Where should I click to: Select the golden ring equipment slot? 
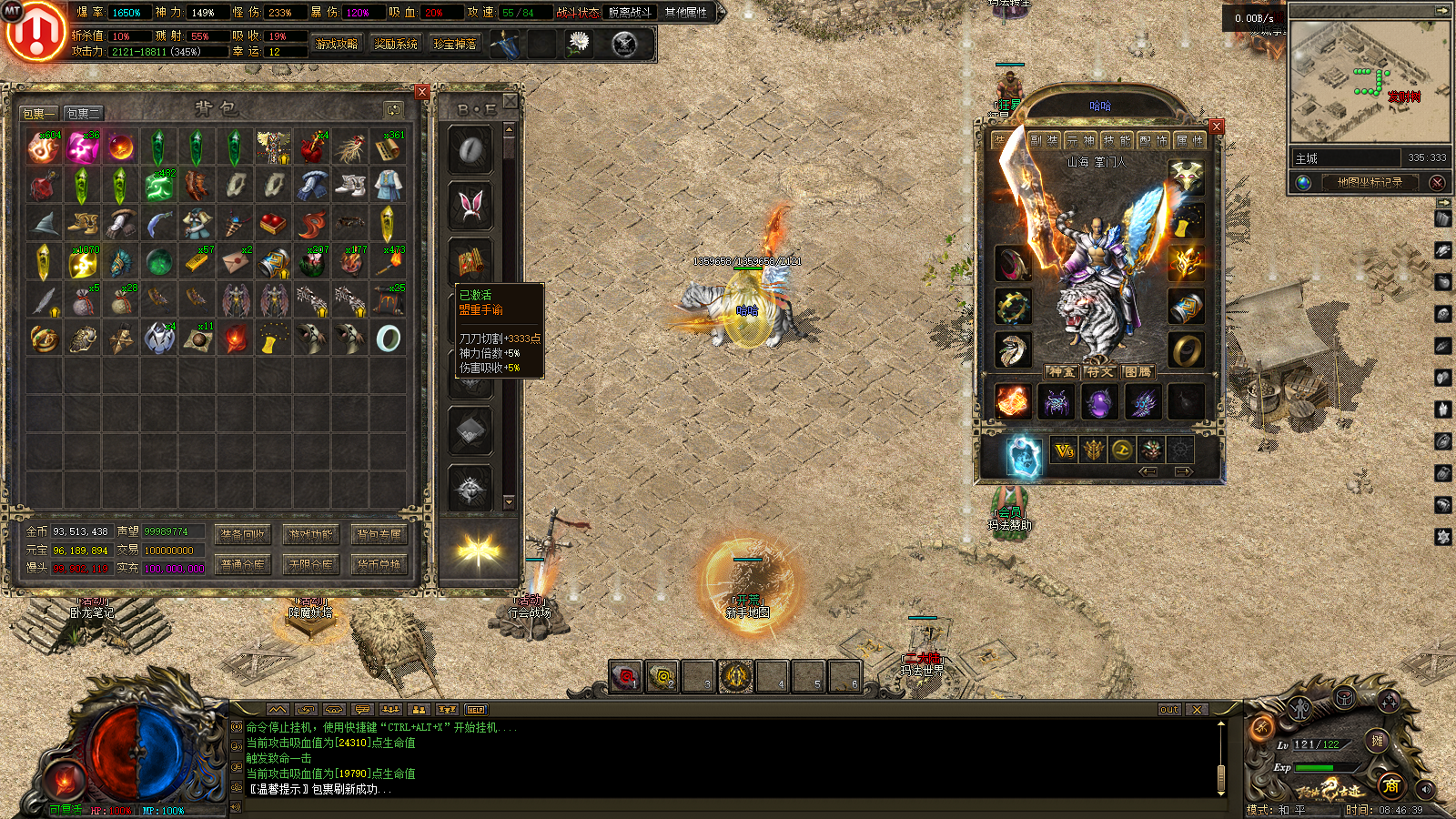[x=1187, y=351]
